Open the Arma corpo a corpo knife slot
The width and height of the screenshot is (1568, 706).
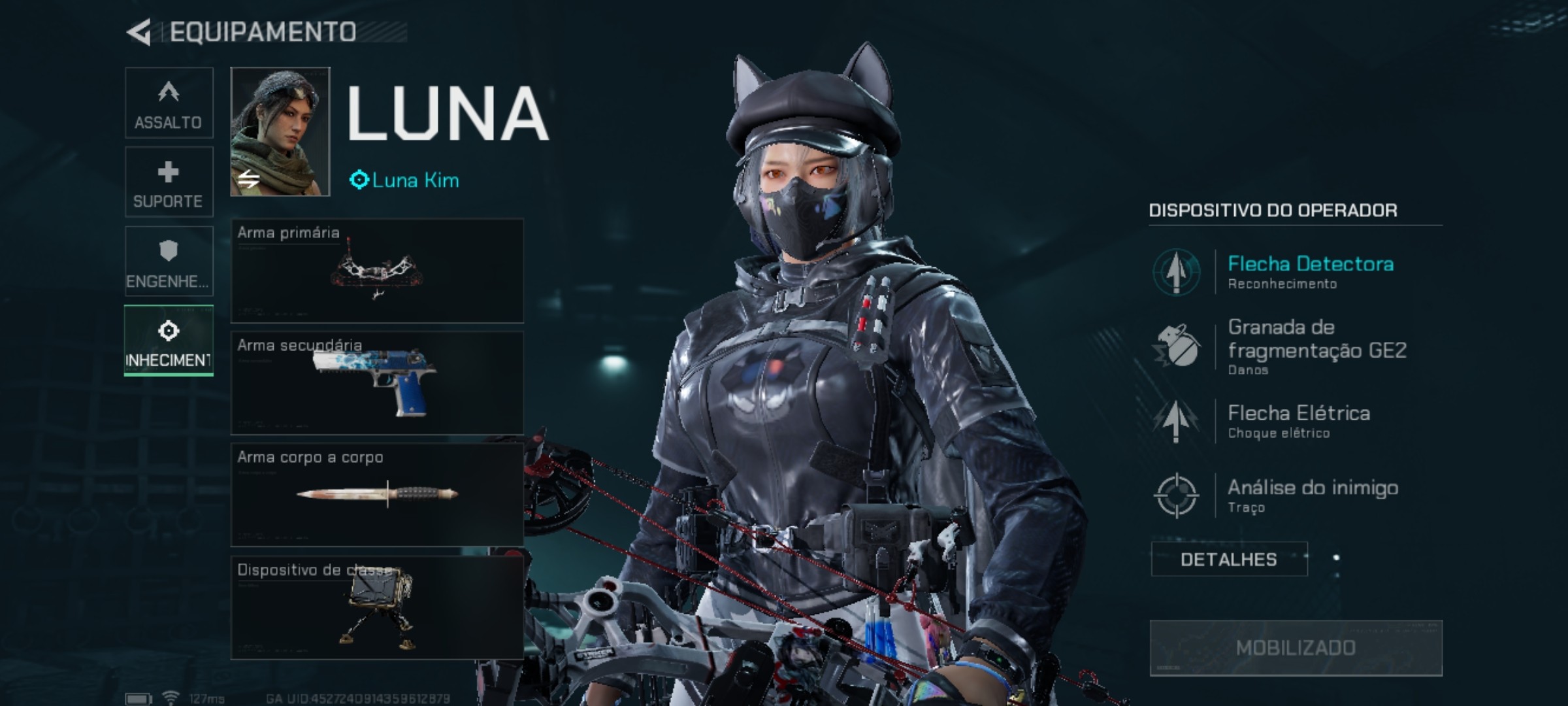coord(377,495)
